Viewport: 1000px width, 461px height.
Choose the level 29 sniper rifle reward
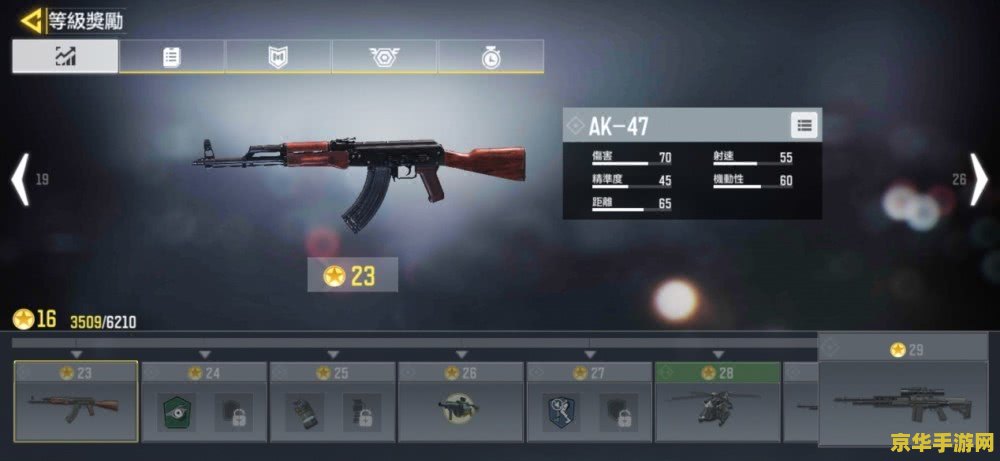click(x=903, y=392)
